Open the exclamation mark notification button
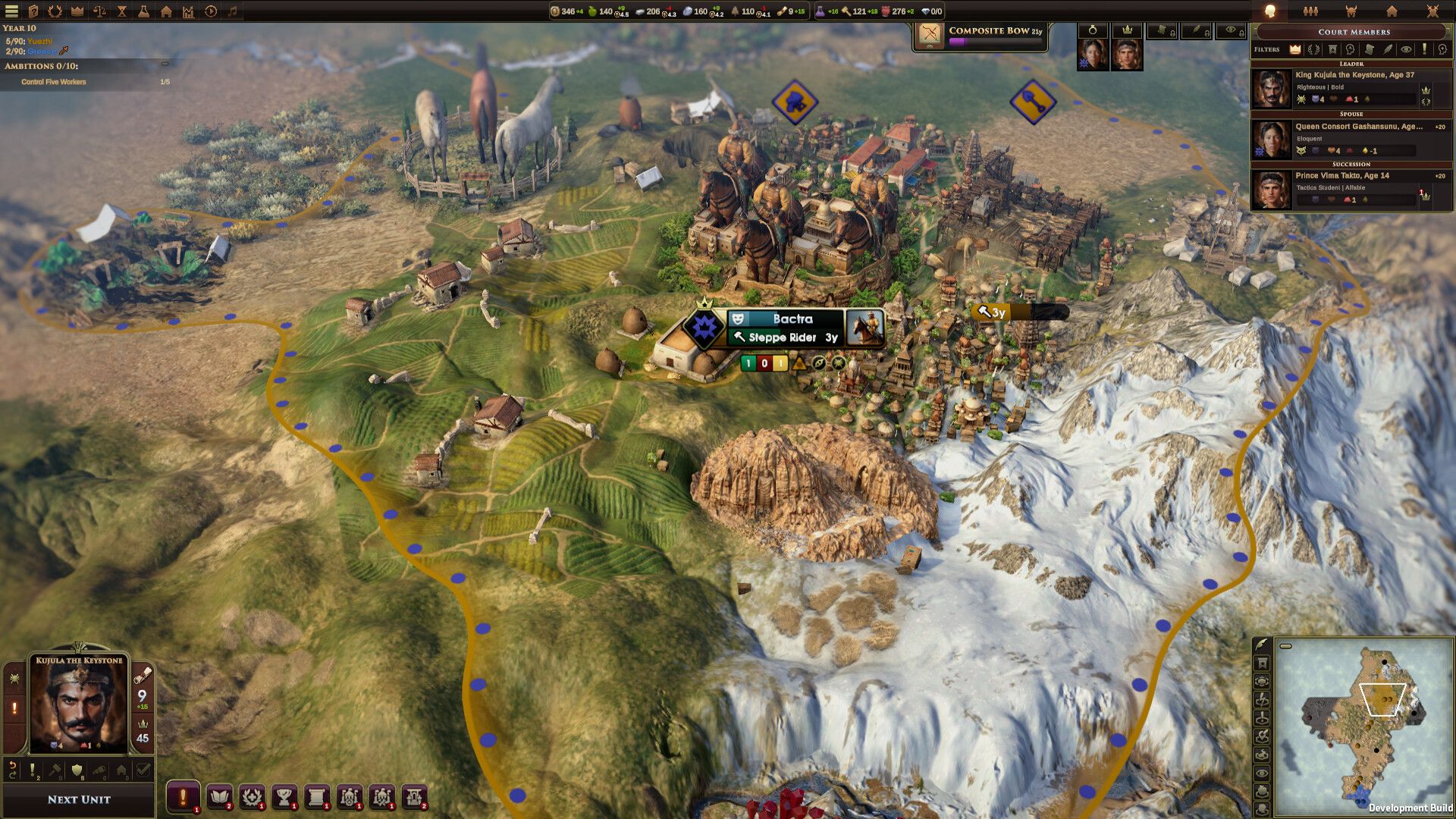1456x819 pixels. click(x=183, y=796)
